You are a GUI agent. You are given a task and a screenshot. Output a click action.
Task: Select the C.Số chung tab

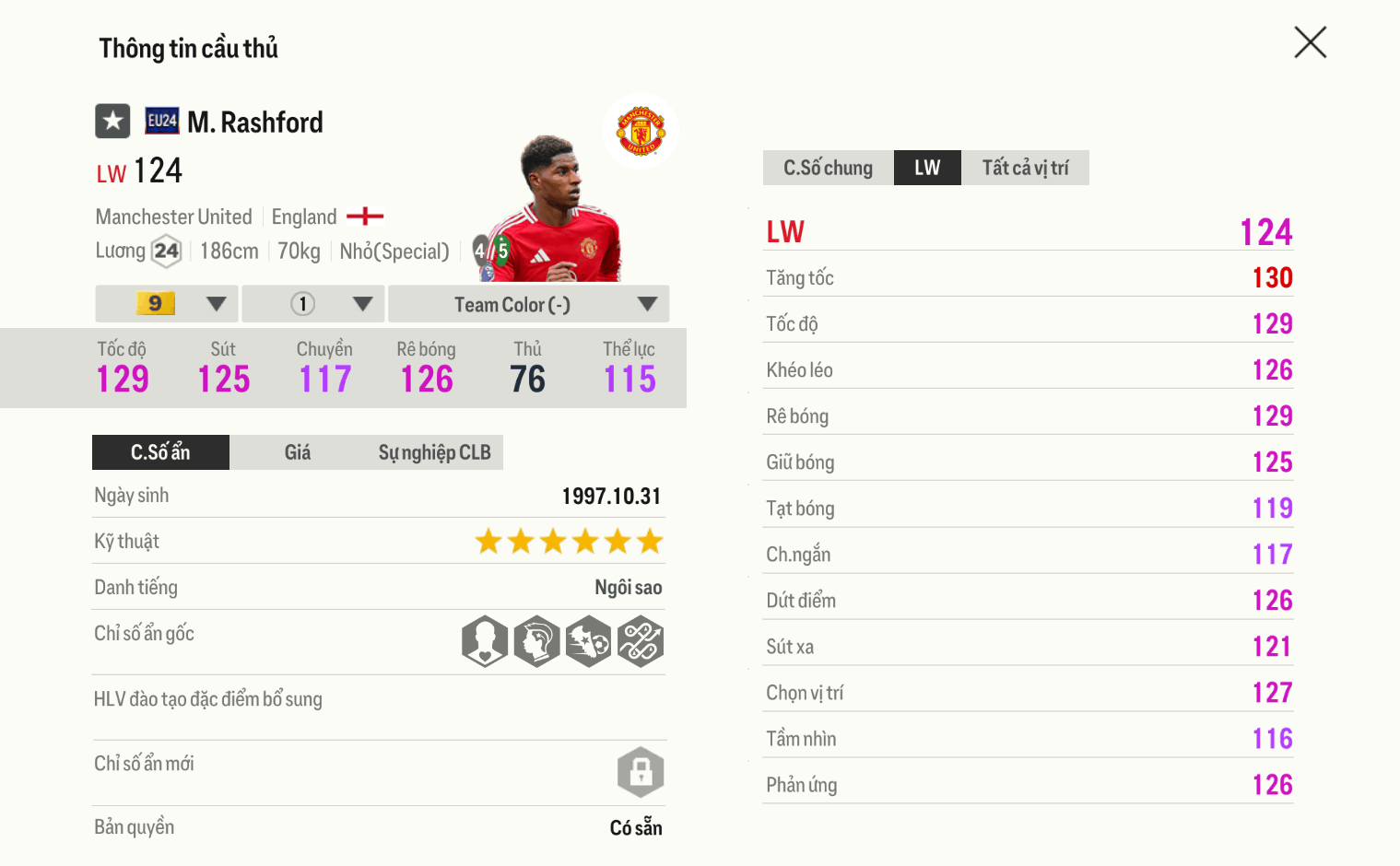[827, 167]
